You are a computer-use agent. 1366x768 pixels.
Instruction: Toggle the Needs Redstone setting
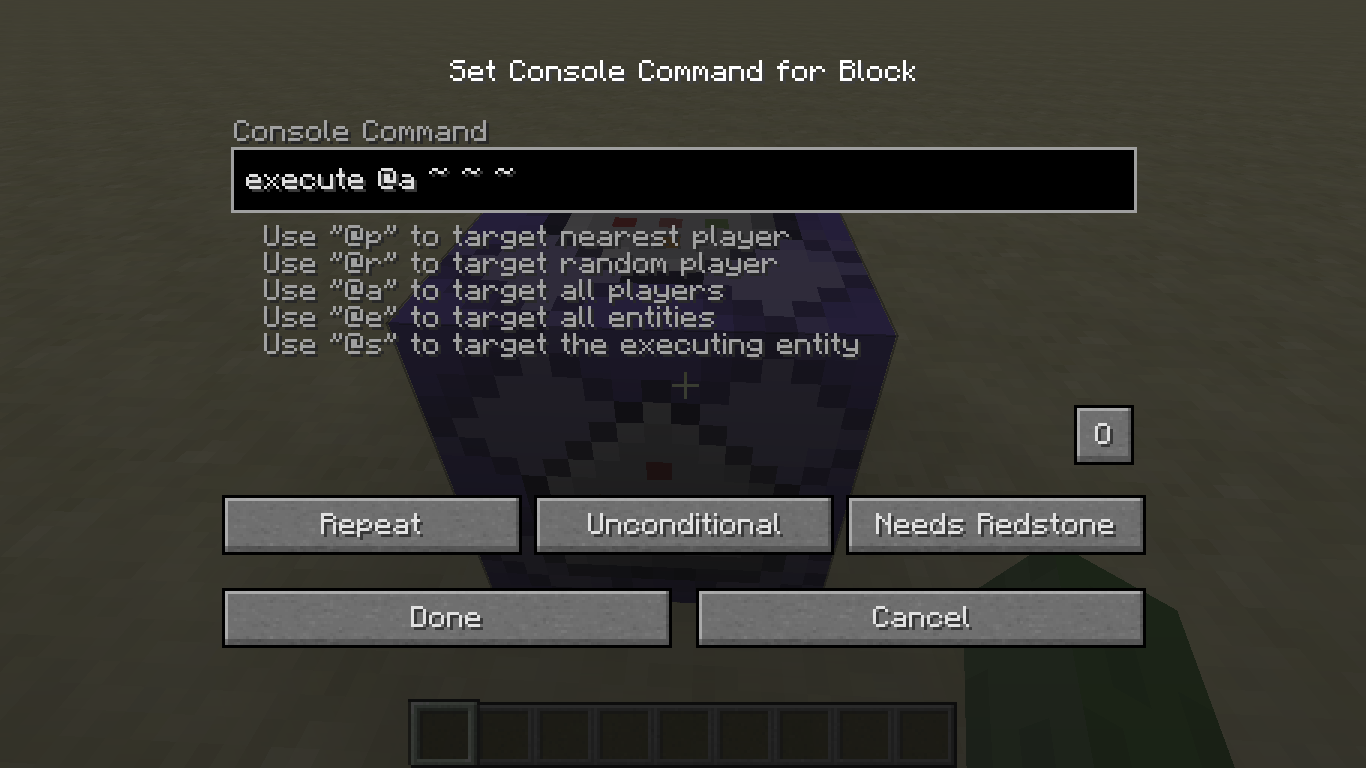click(995, 524)
